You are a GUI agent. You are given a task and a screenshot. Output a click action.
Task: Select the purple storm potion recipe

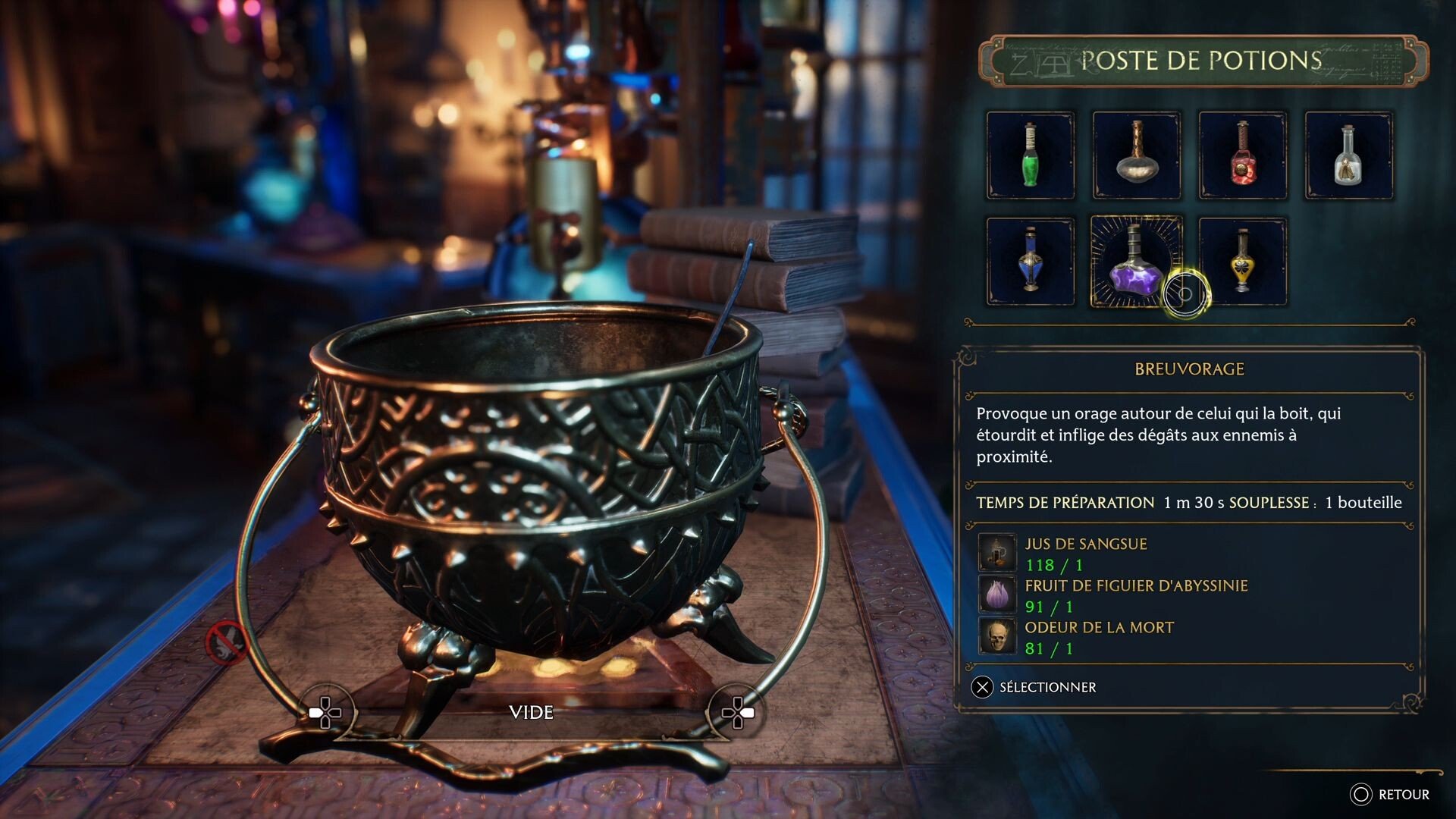pos(1135,262)
